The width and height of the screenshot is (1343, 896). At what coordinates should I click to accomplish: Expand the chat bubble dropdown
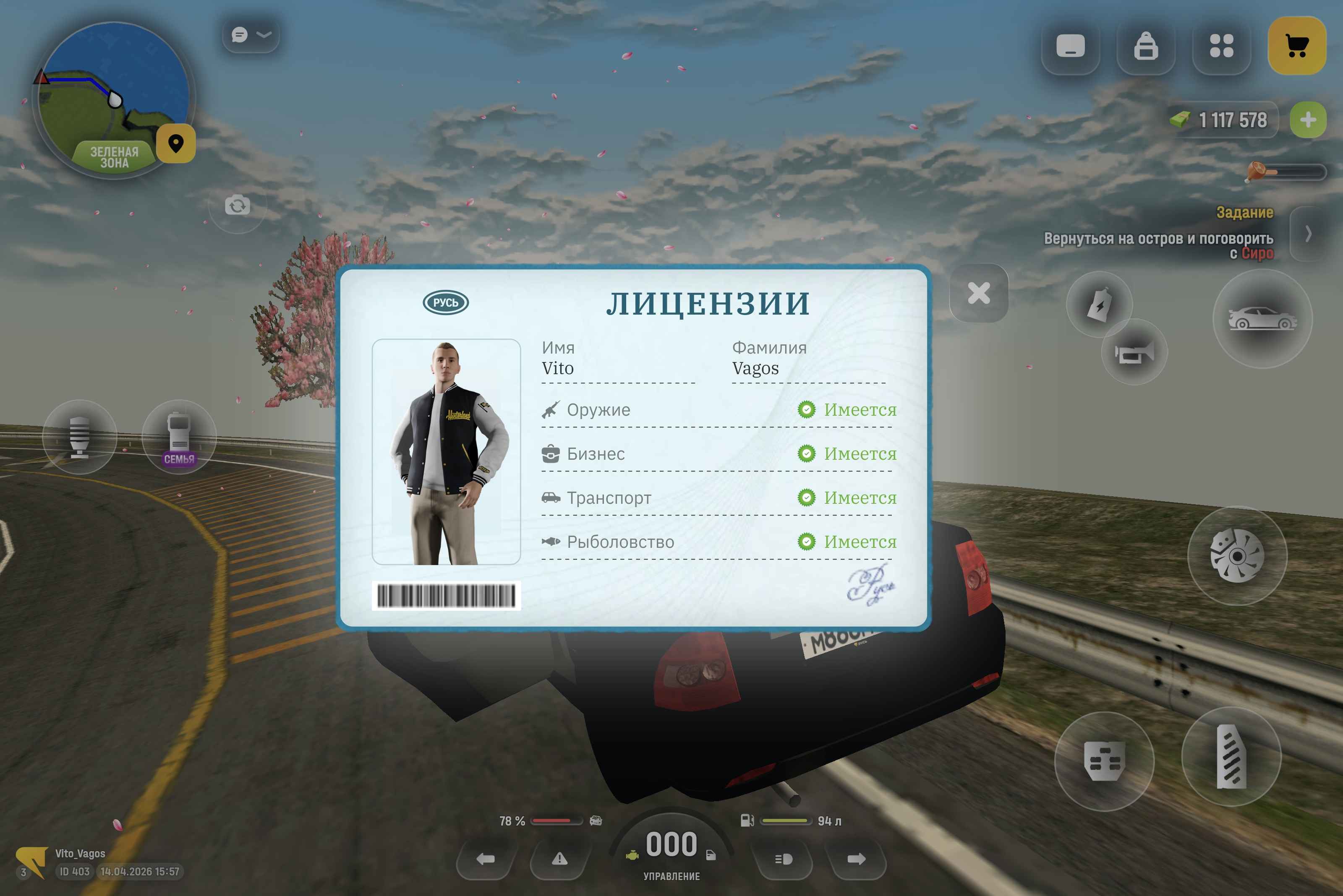point(251,35)
